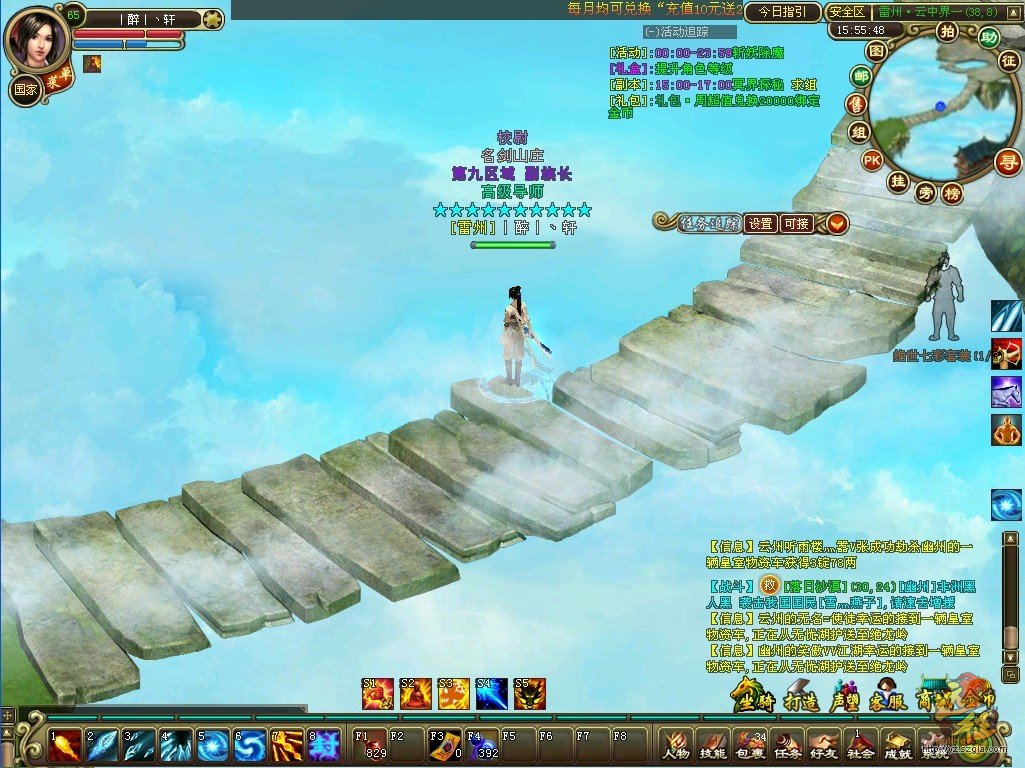Click the 国家 nation button under portrait

25,89
